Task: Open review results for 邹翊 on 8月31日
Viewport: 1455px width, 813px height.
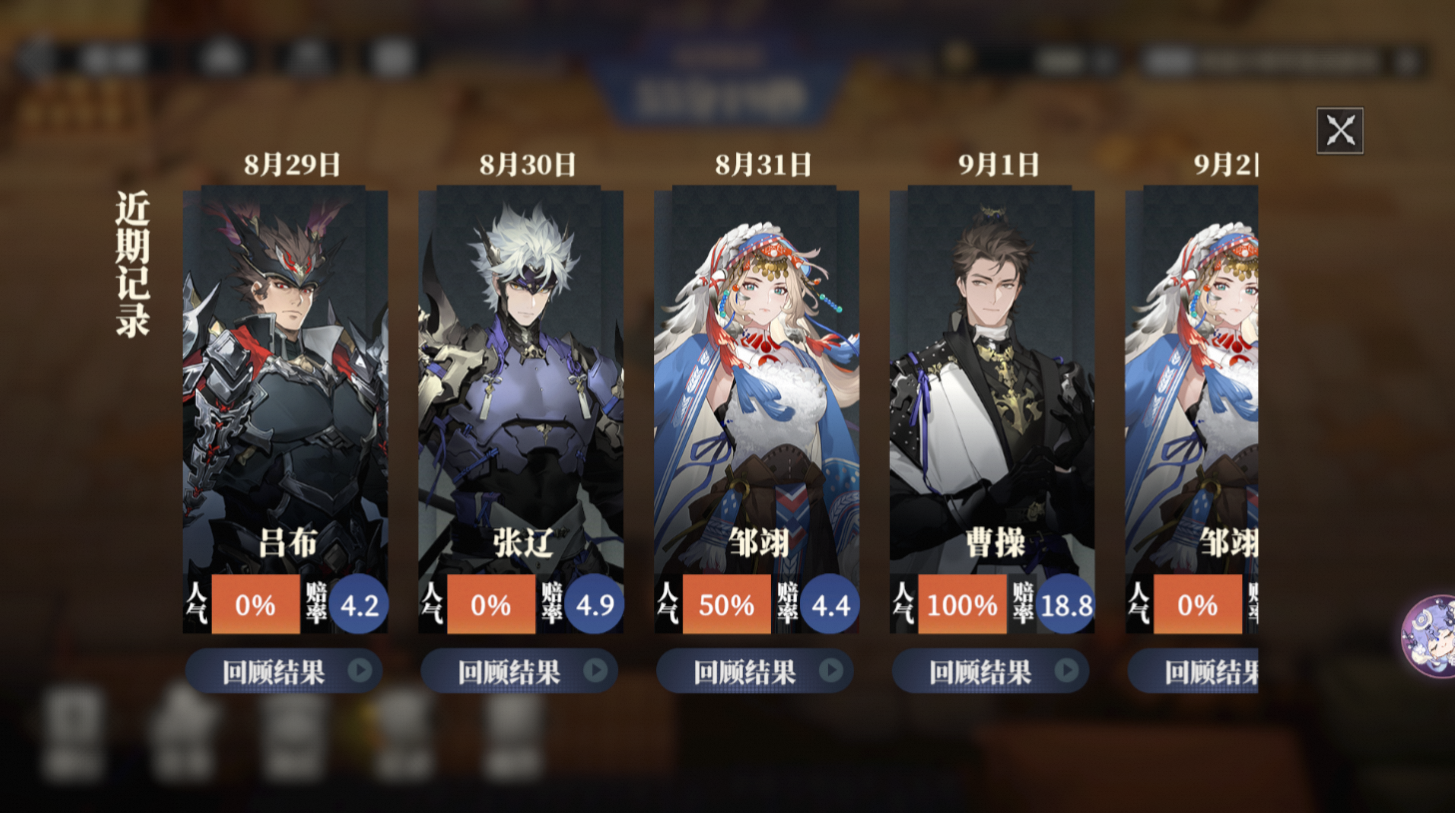Action: (x=756, y=671)
